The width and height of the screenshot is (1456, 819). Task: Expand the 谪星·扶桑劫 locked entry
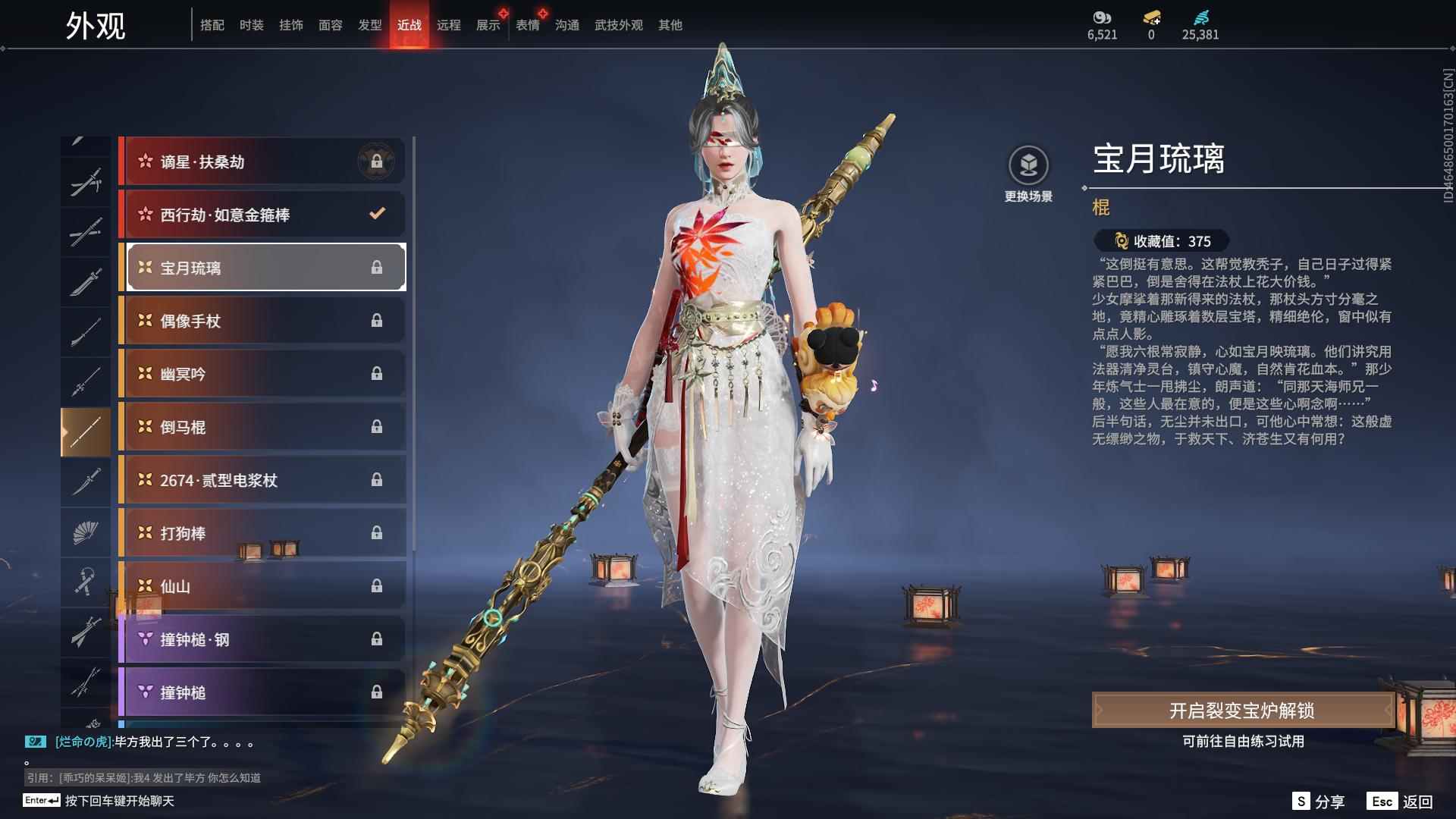(x=262, y=162)
